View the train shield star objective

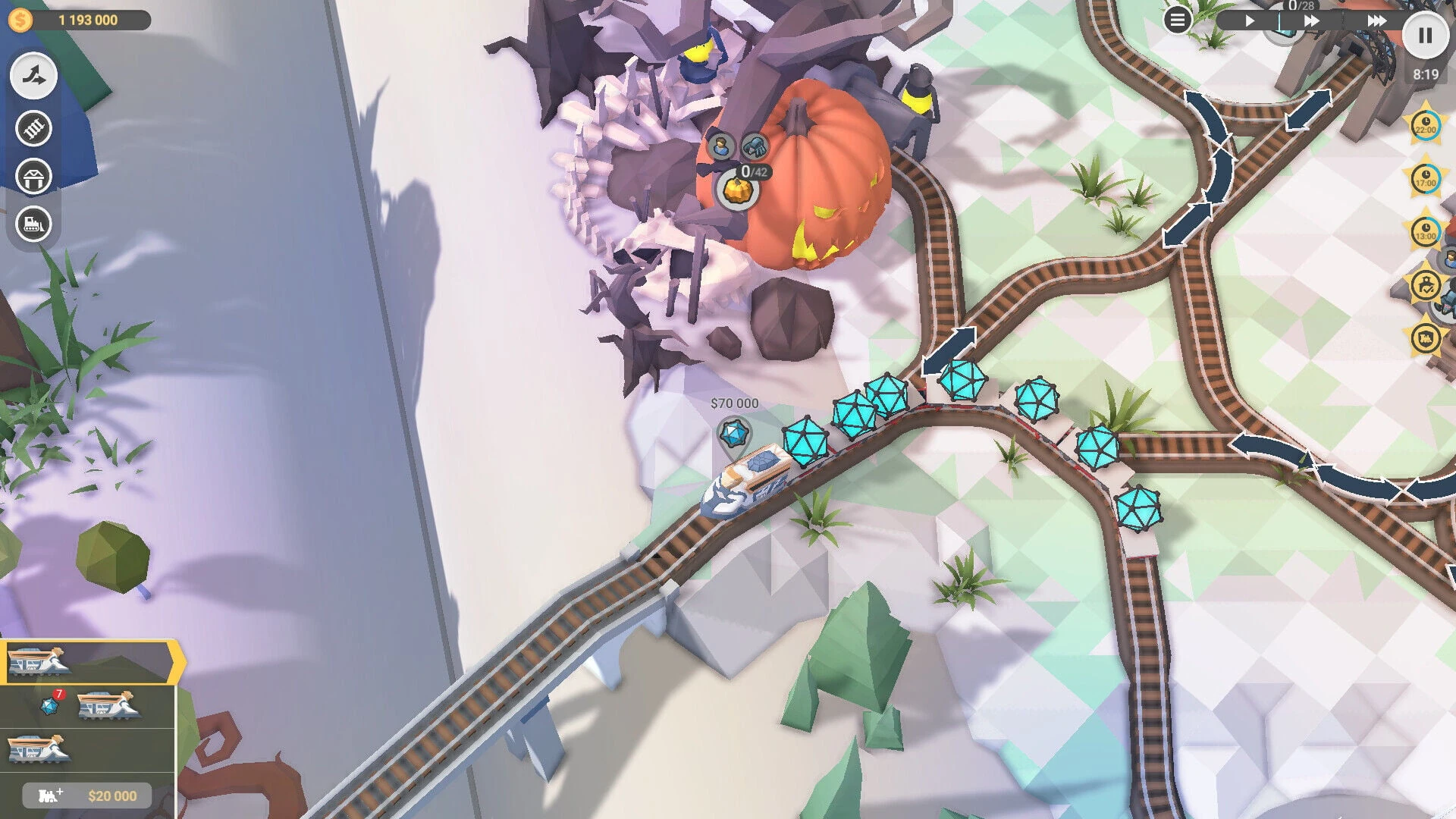[x=1426, y=337]
